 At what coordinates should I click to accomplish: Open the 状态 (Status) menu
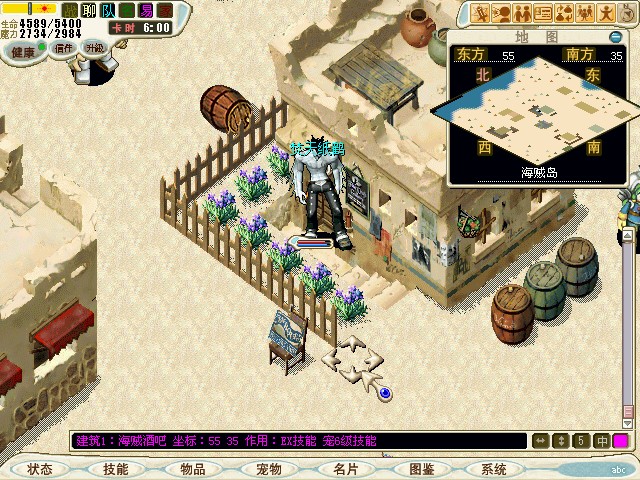(40, 469)
